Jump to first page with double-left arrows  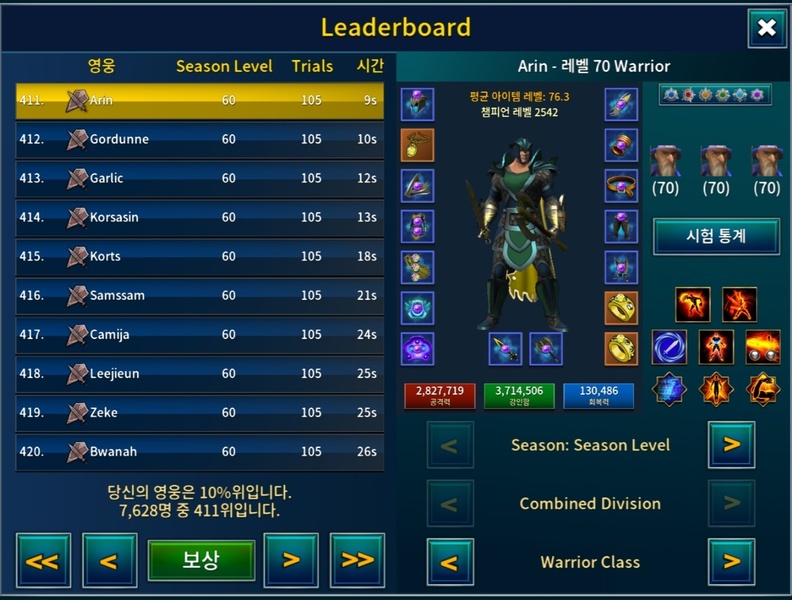click(x=42, y=560)
